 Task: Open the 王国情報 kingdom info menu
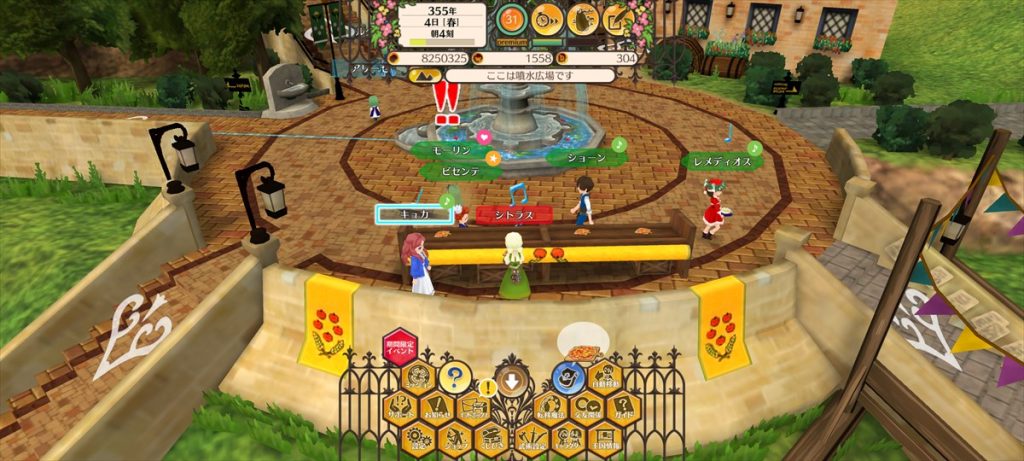[x=604, y=436]
